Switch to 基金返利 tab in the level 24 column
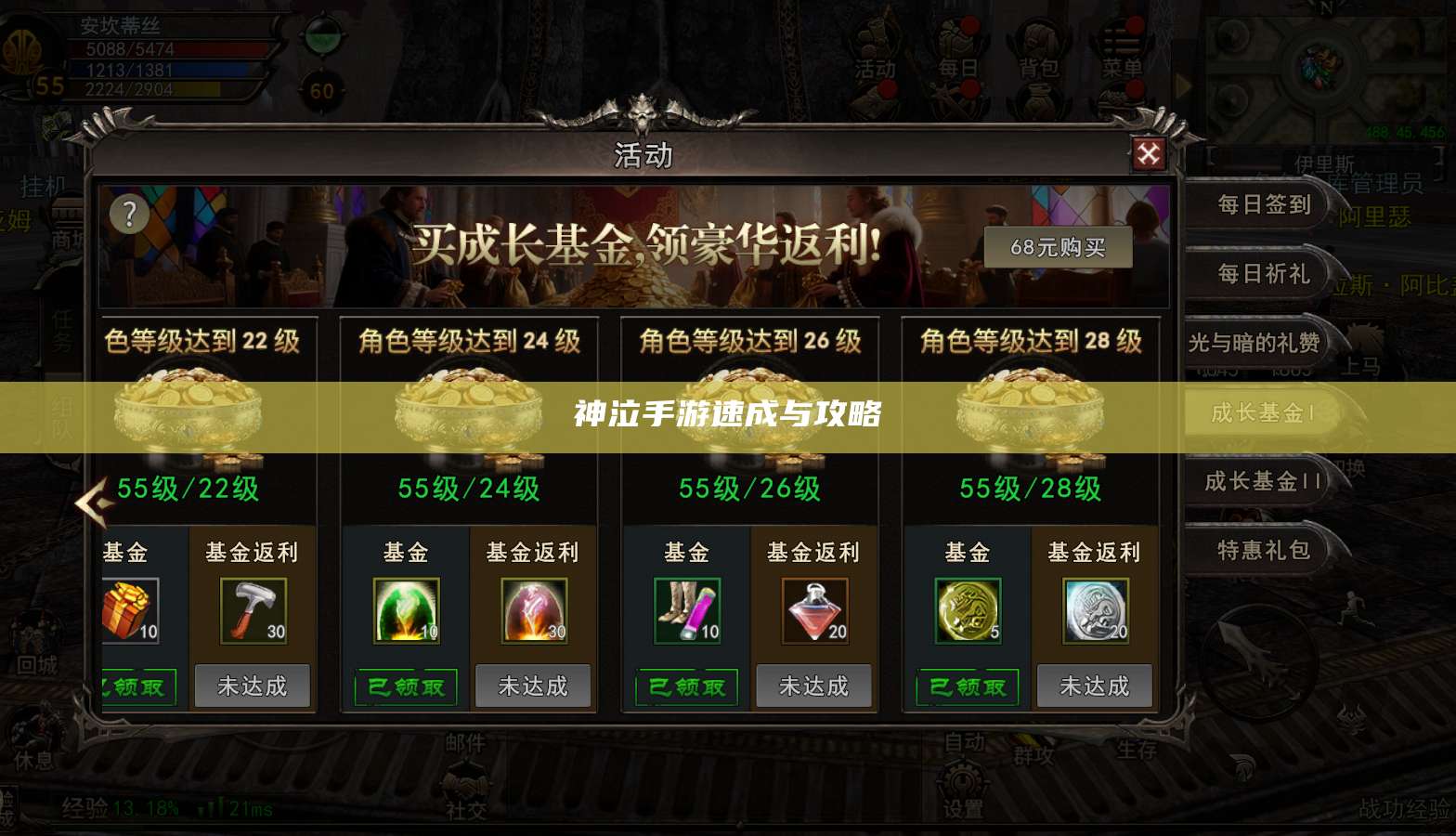 point(533,552)
